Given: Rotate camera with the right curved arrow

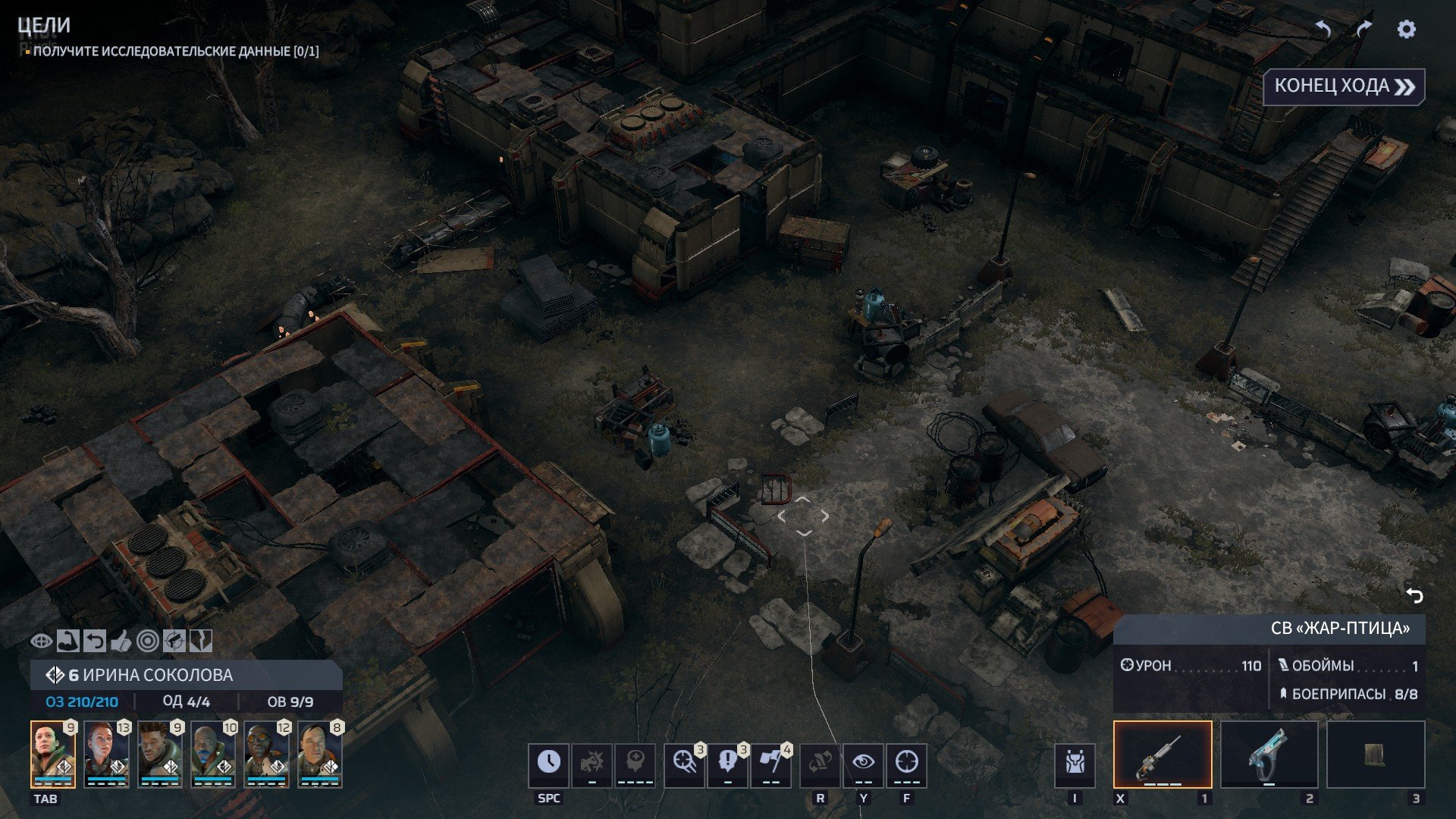Looking at the screenshot, I should pyautogui.click(x=1363, y=30).
